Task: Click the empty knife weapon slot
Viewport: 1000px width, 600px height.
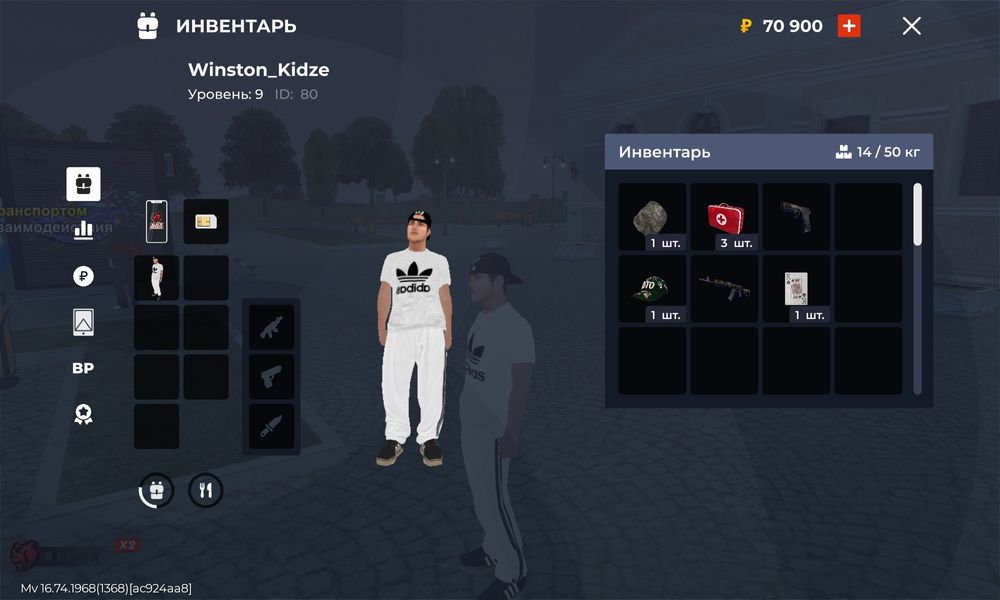Action: [x=271, y=425]
